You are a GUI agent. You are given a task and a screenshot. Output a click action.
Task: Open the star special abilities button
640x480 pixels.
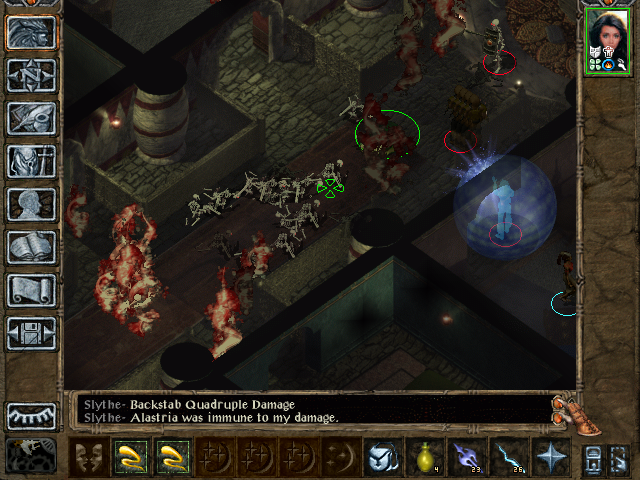coord(551,457)
